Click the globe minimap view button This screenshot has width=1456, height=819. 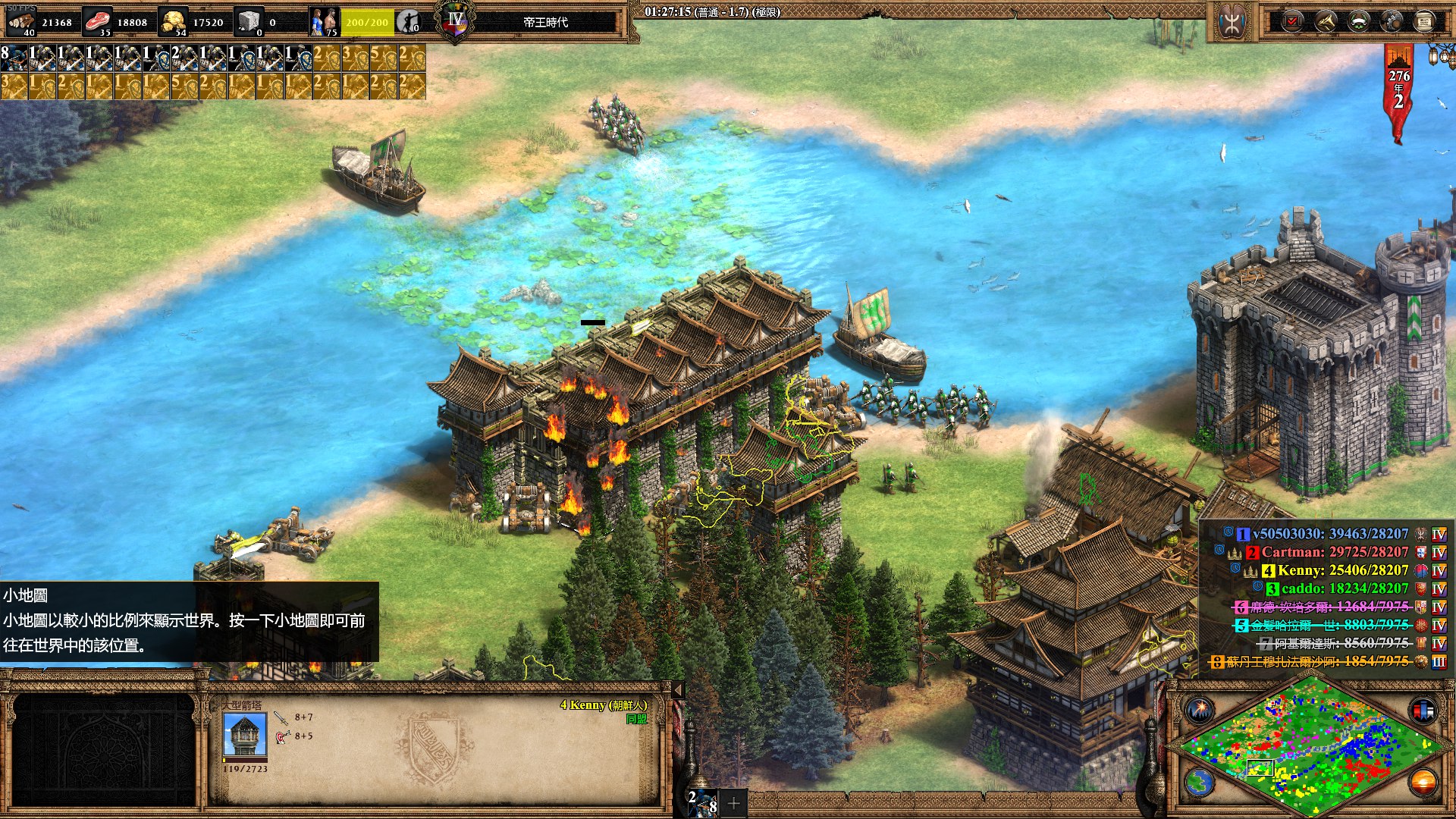click(x=1200, y=782)
